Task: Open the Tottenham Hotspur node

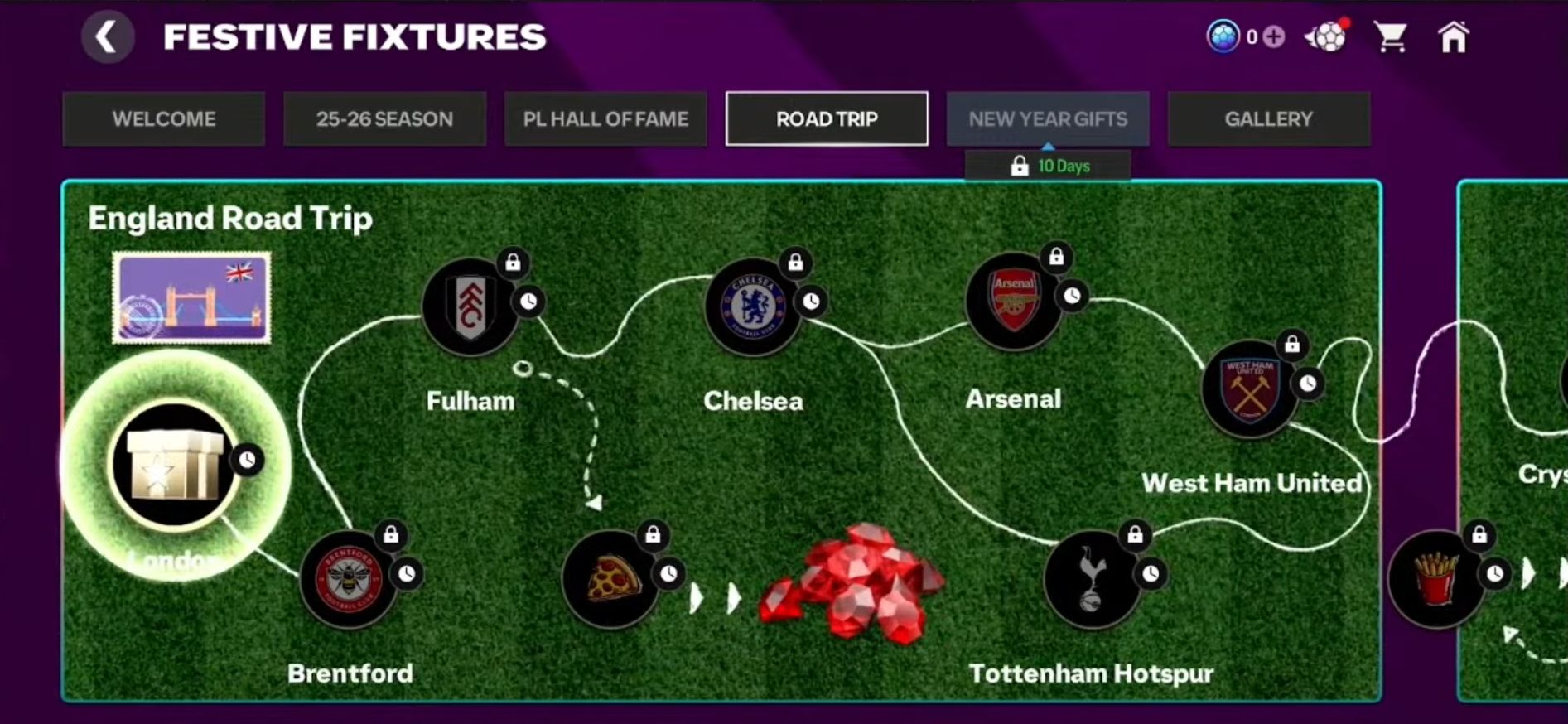Action: pos(1092,579)
